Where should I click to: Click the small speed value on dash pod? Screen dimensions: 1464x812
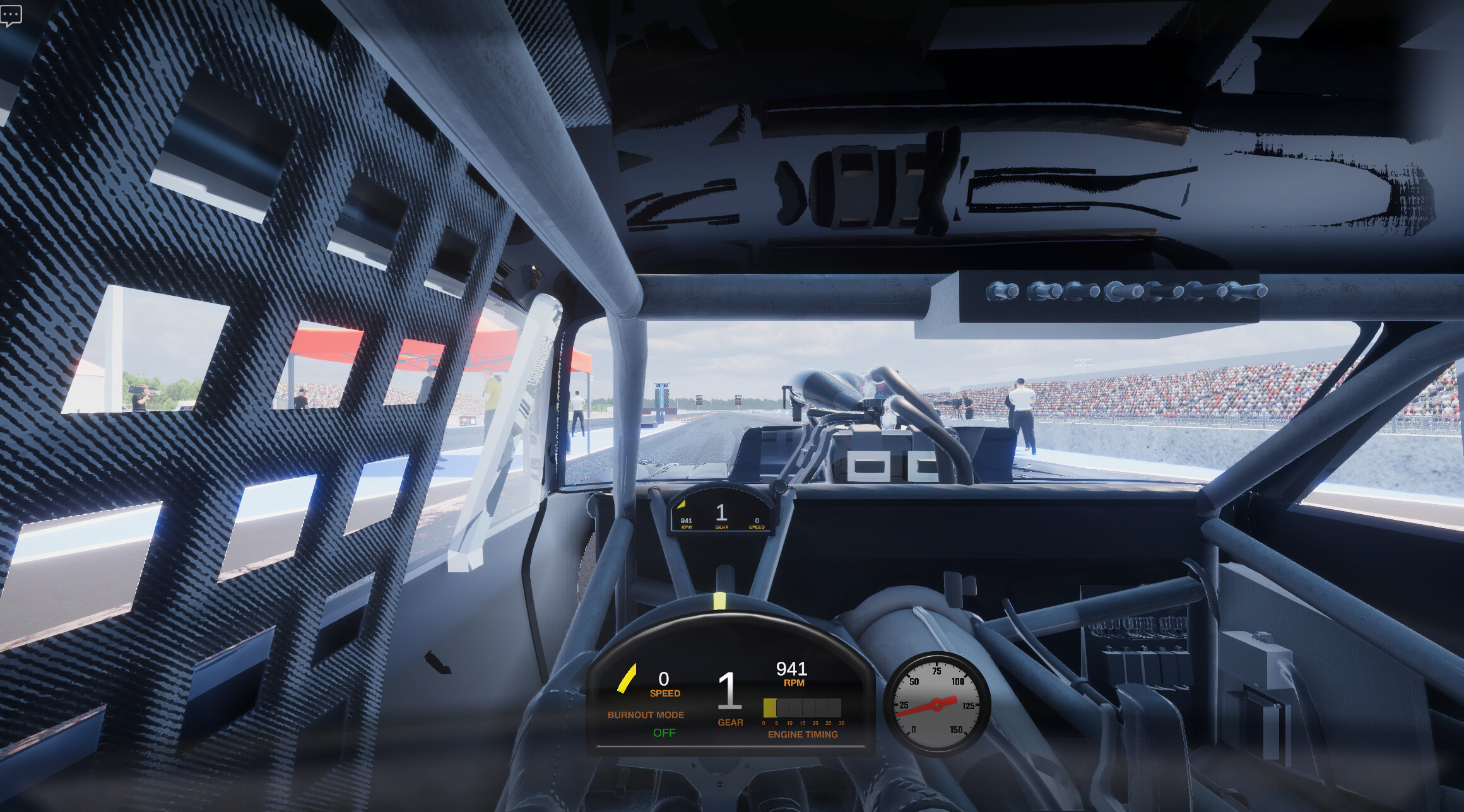(x=757, y=522)
